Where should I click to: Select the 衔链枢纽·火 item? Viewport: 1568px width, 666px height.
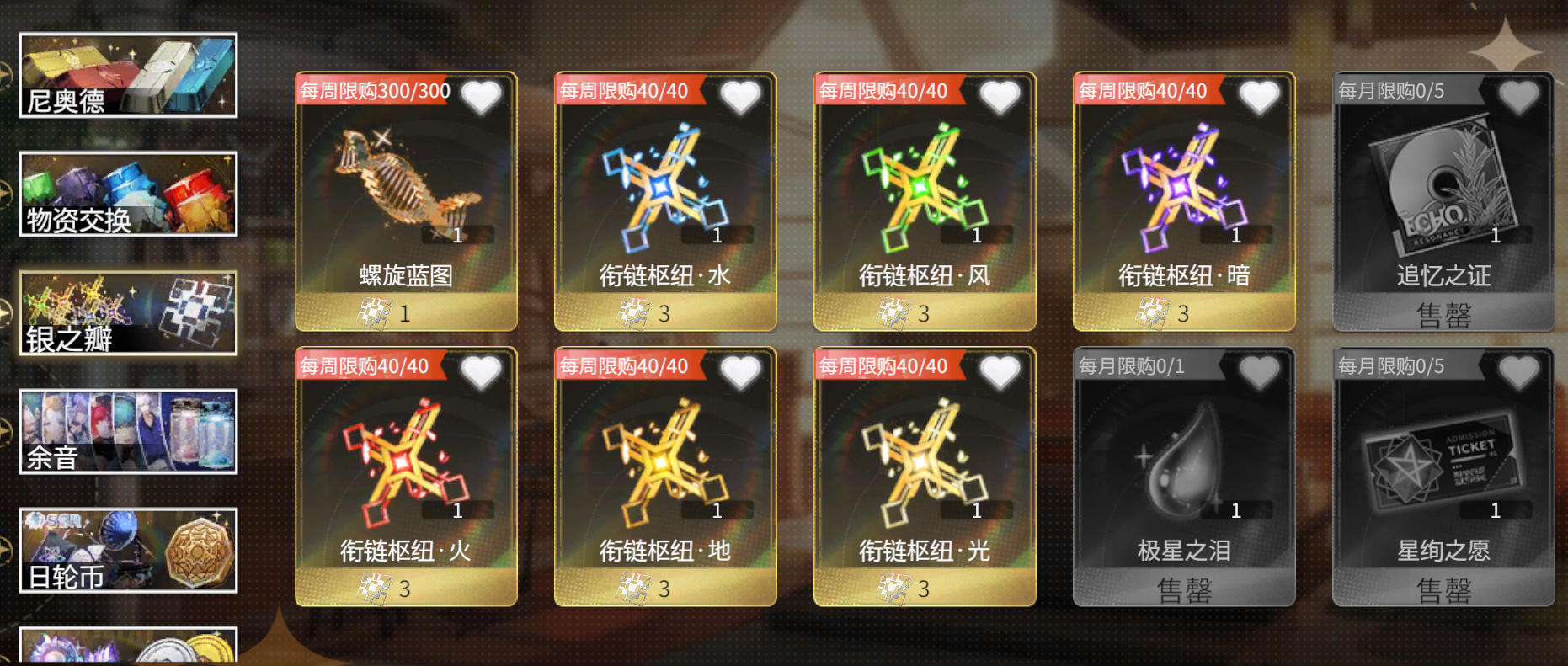pyautogui.click(x=404, y=467)
